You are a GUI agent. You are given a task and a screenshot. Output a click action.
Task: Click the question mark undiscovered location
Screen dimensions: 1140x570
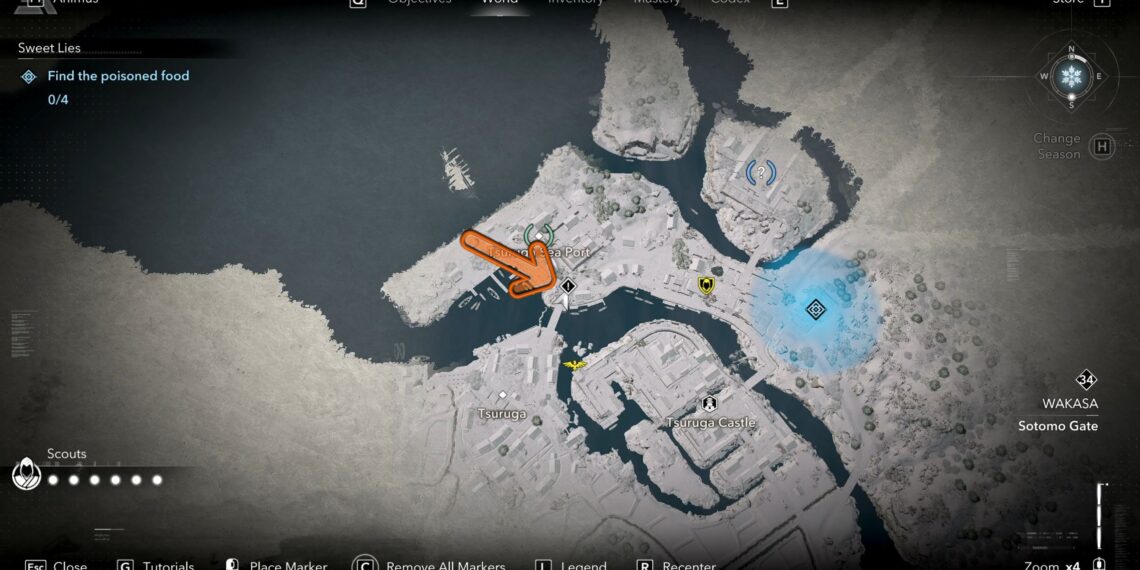762,173
